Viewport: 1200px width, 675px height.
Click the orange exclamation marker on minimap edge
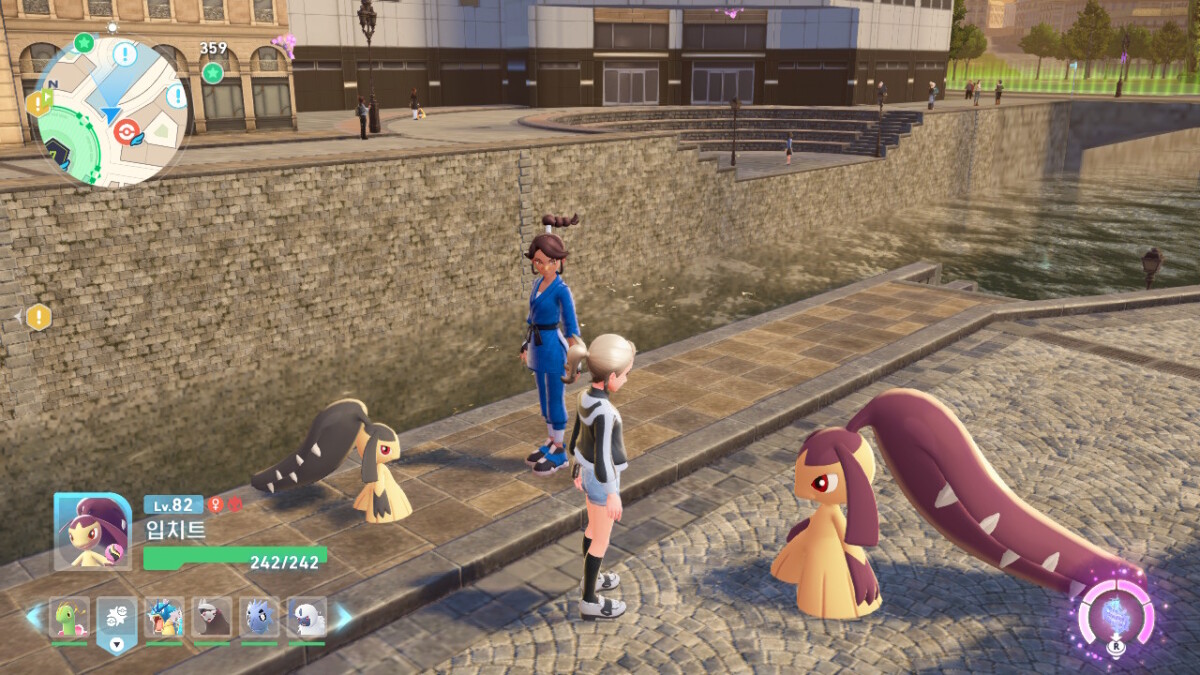40,102
